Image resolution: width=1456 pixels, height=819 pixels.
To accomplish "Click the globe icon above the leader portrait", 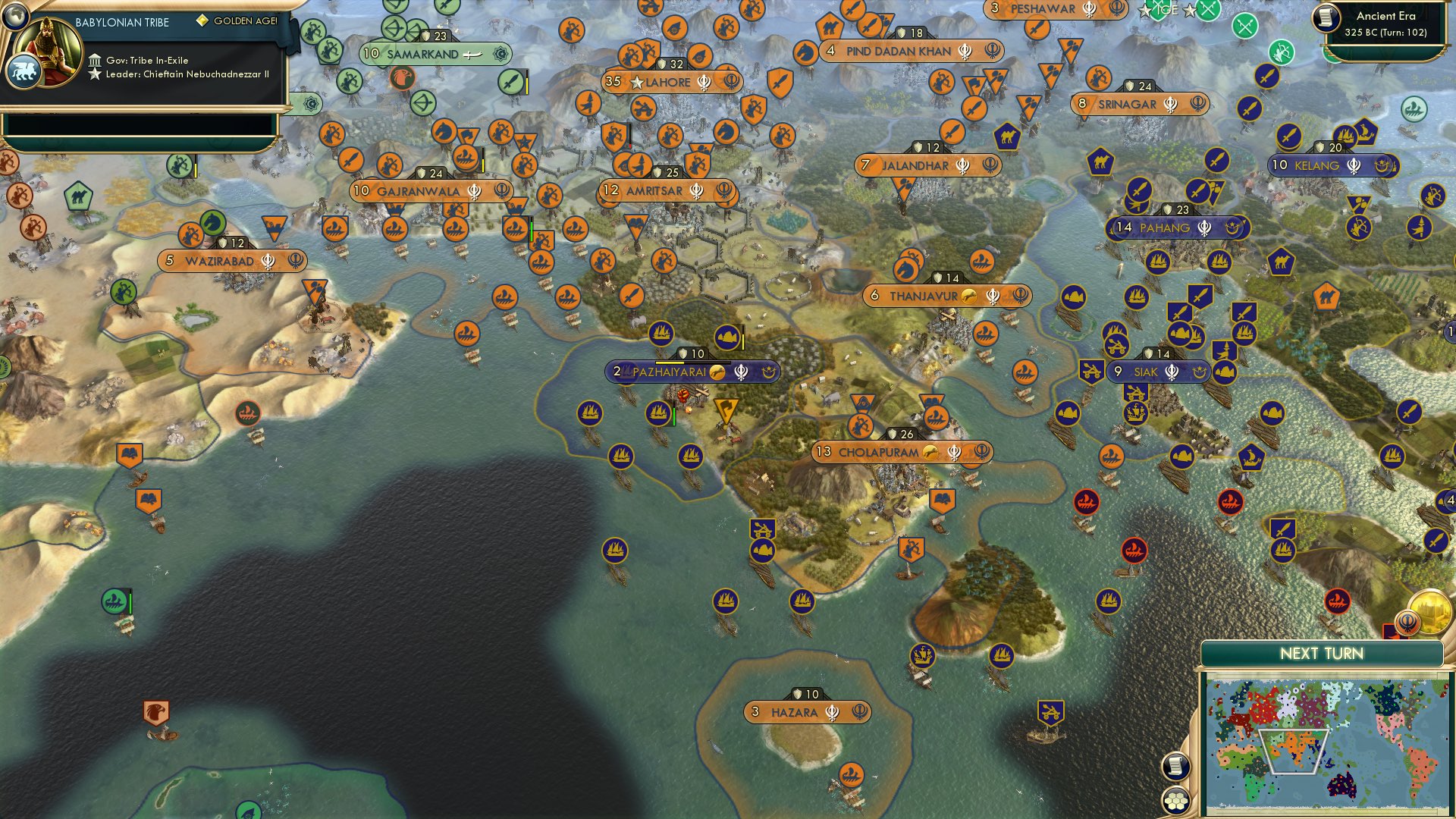I will pos(15,14).
